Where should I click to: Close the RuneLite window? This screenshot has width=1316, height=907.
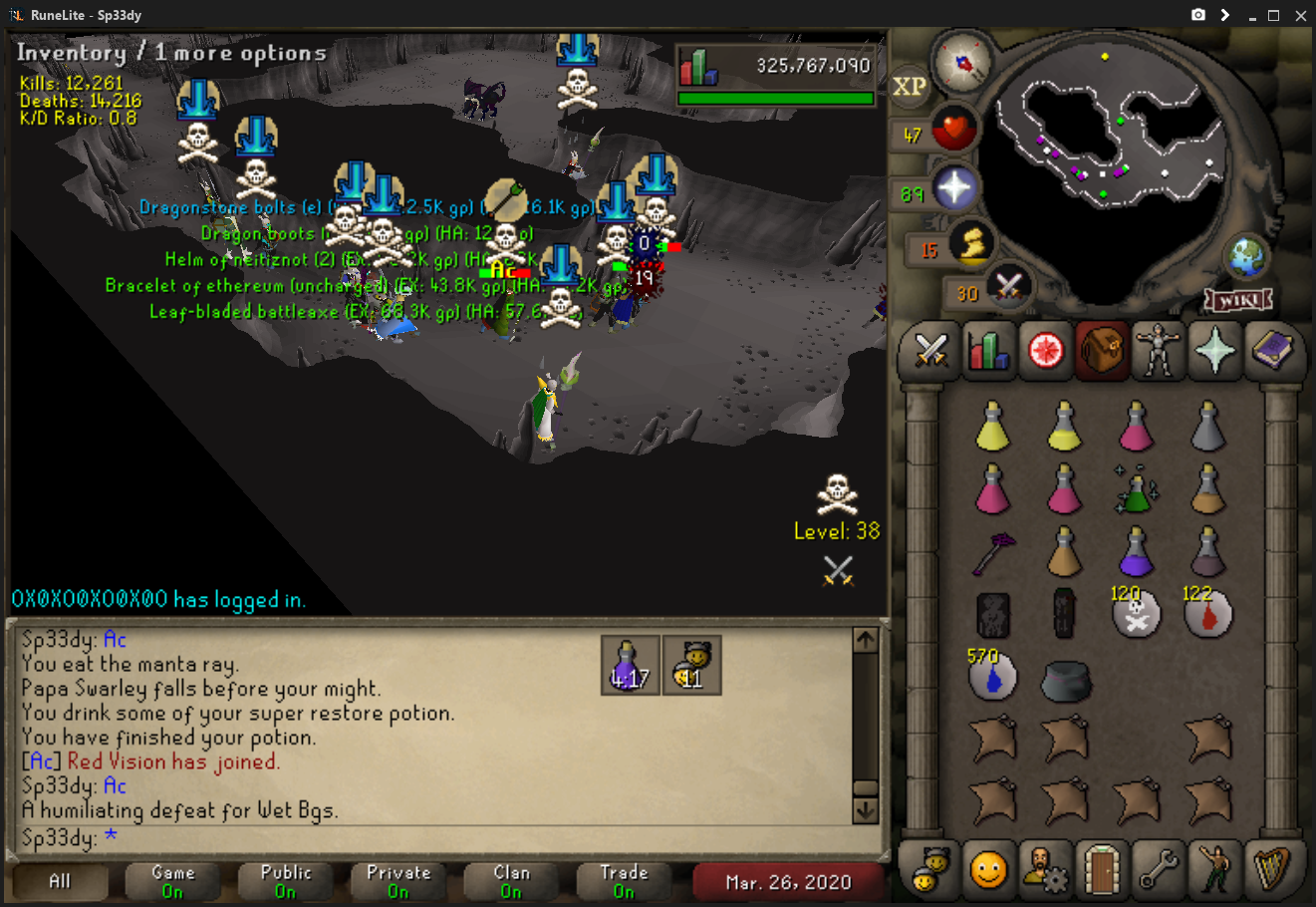(1300, 15)
